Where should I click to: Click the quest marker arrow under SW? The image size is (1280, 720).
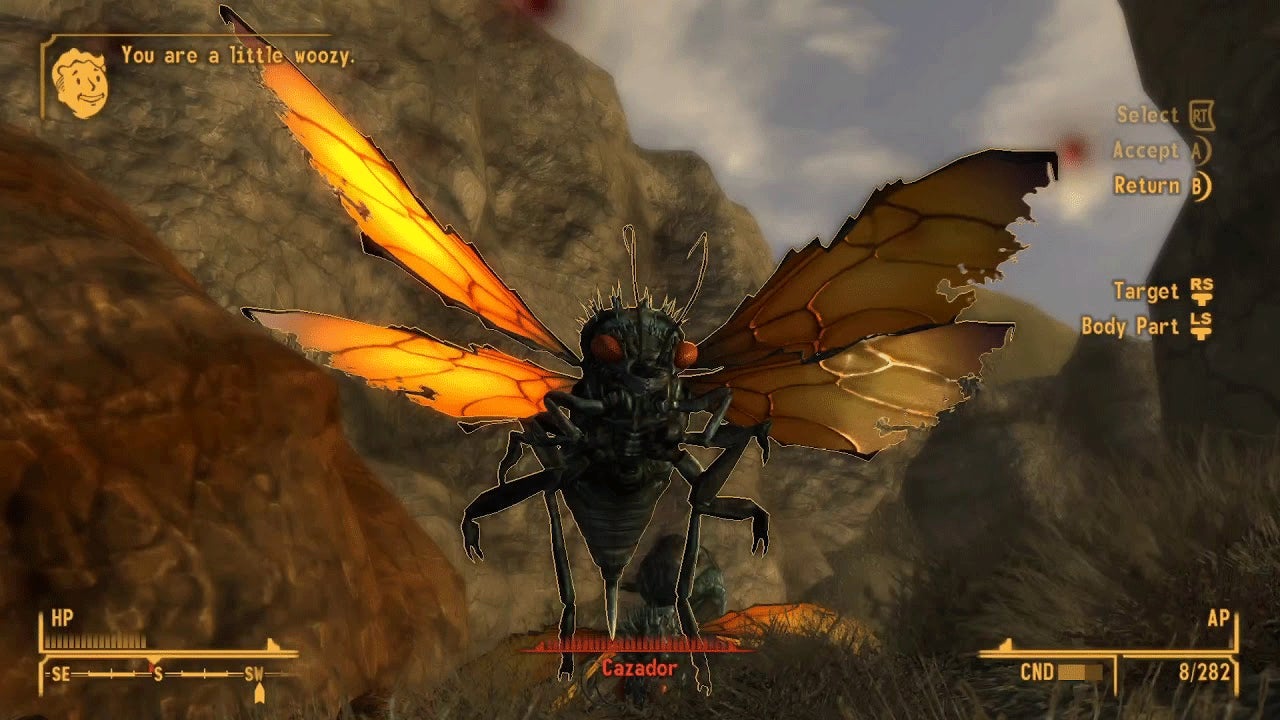coord(260,691)
